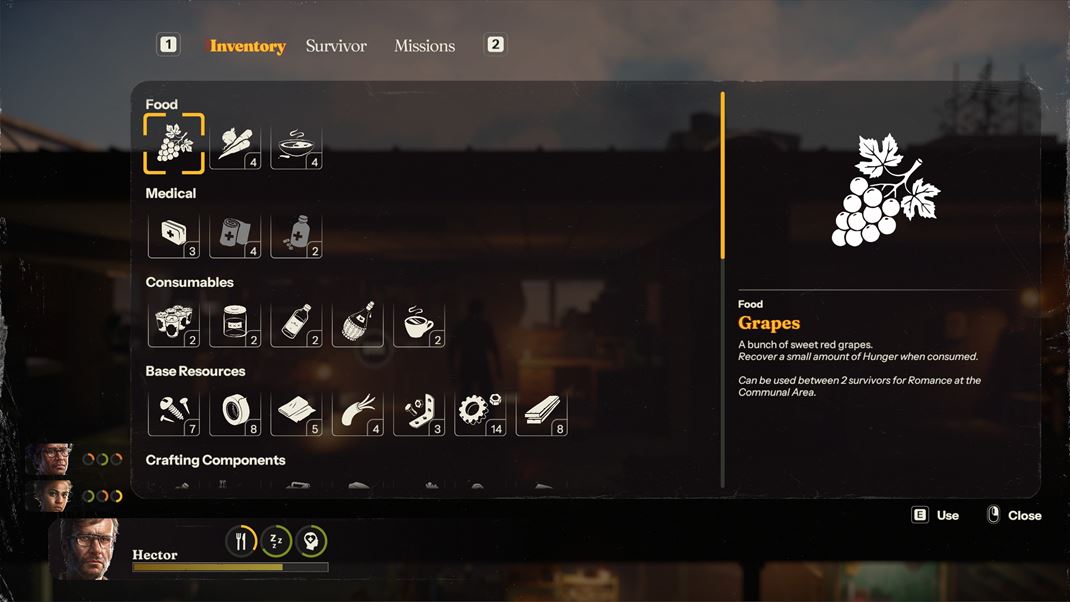Select the first aid kit slot
The width and height of the screenshot is (1070, 602).
[x=174, y=235]
